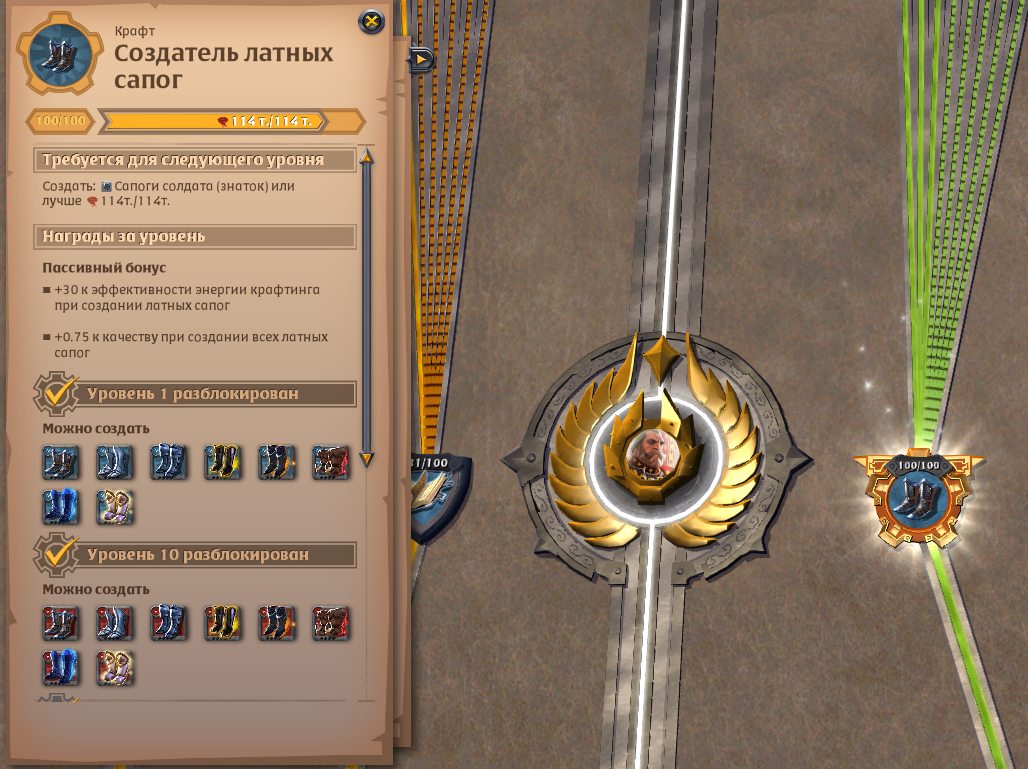Select the white-gold winged boots under Уровень 1

[x=115, y=507]
